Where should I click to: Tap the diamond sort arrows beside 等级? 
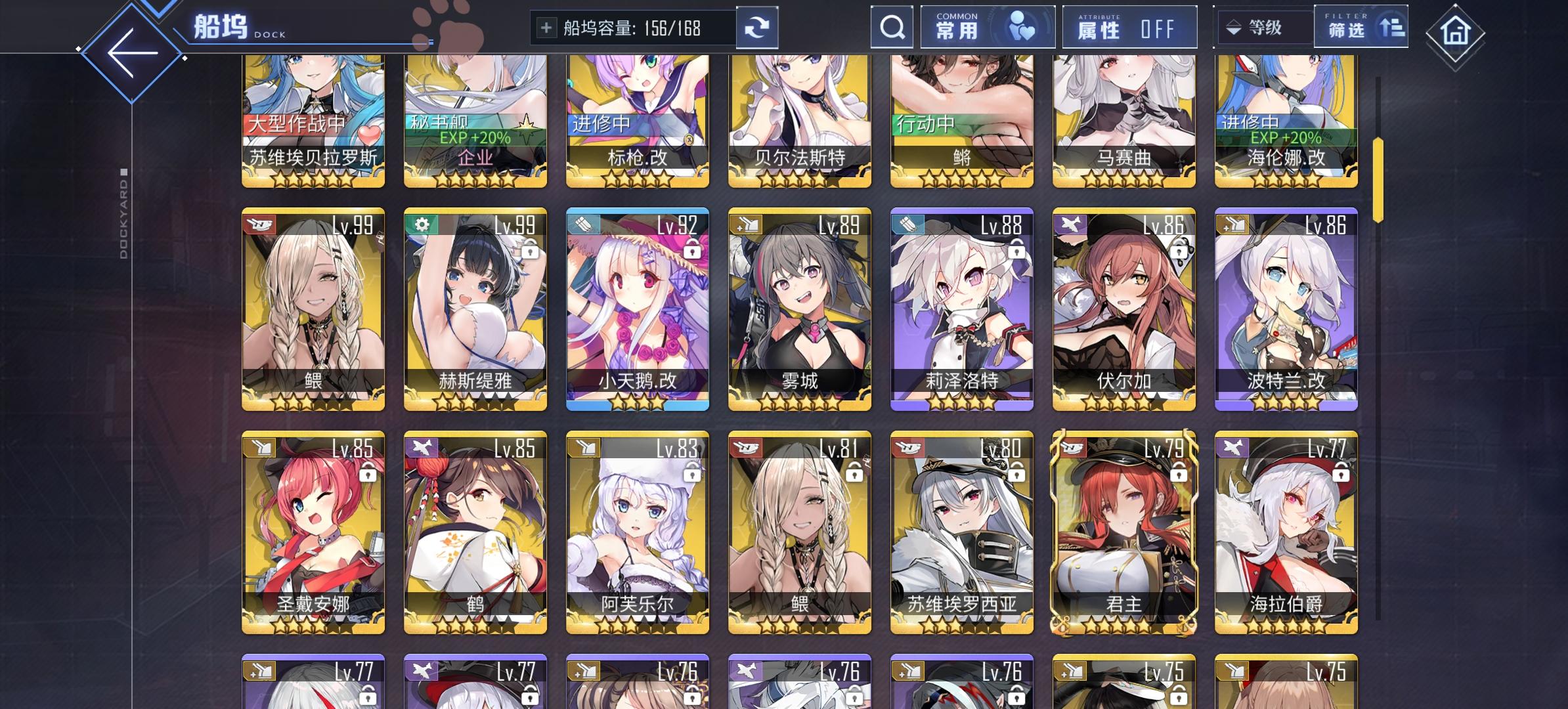tap(1232, 28)
